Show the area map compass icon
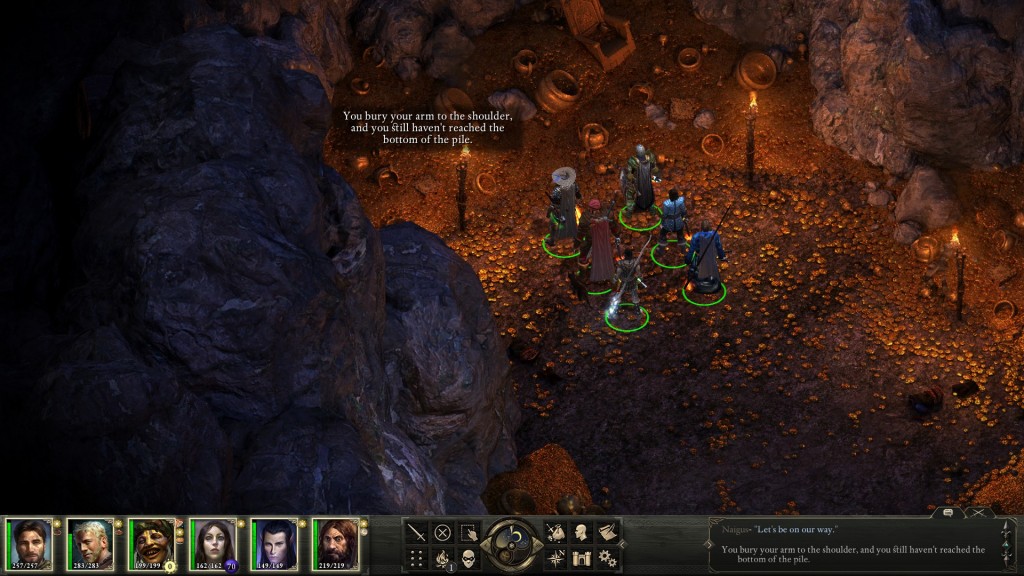 click(x=556, y=558)
